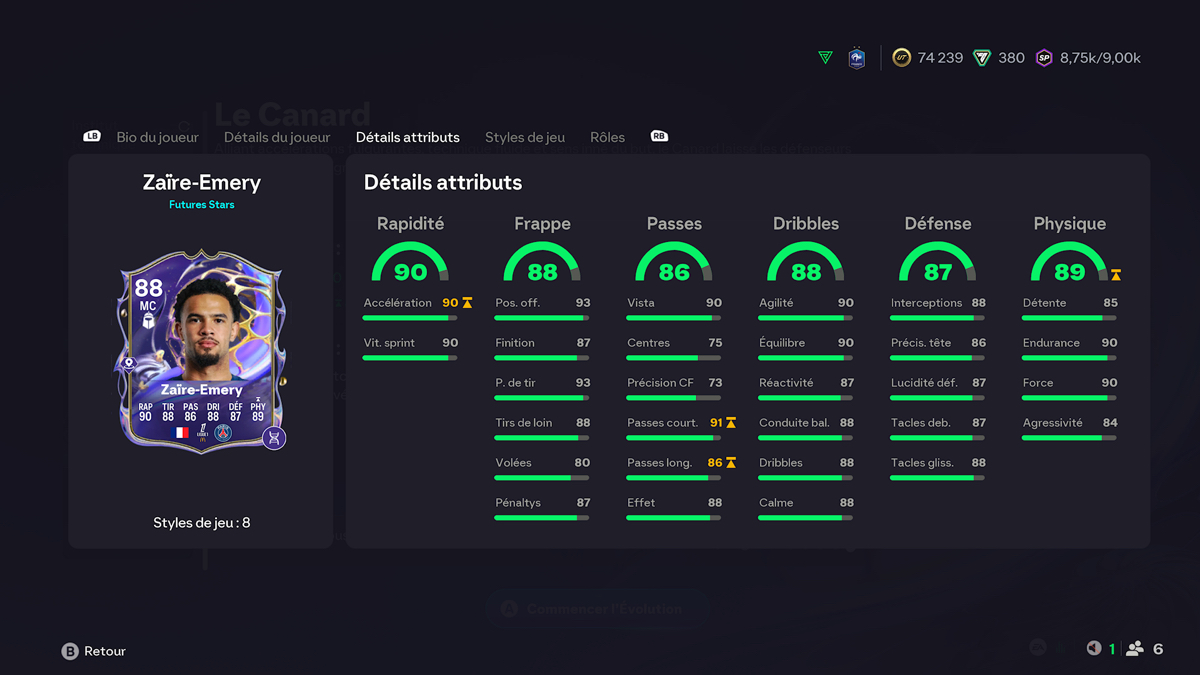Open the Détails du joueur tab
Screen dimensions: 1200x675
click(277, 137)
